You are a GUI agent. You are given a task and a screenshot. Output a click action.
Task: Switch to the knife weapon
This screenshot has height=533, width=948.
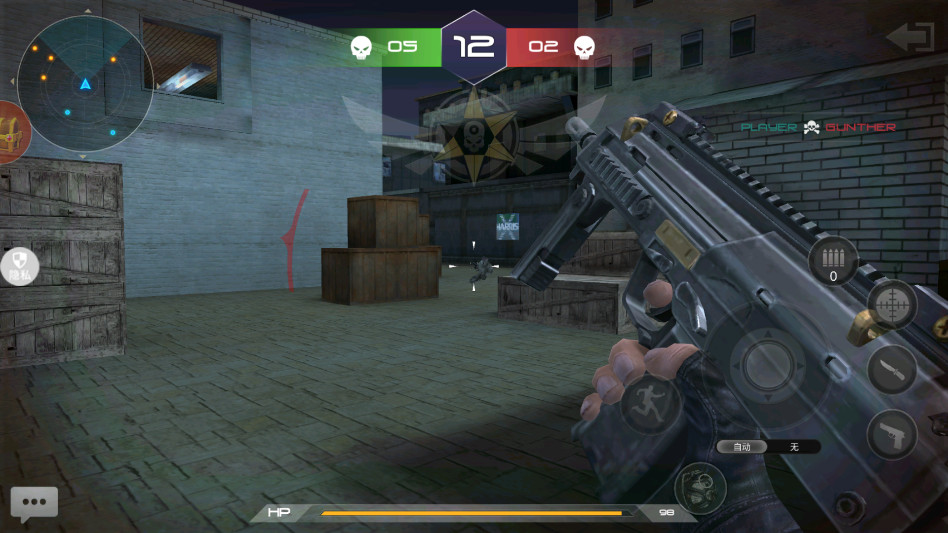tap(891, 369)
